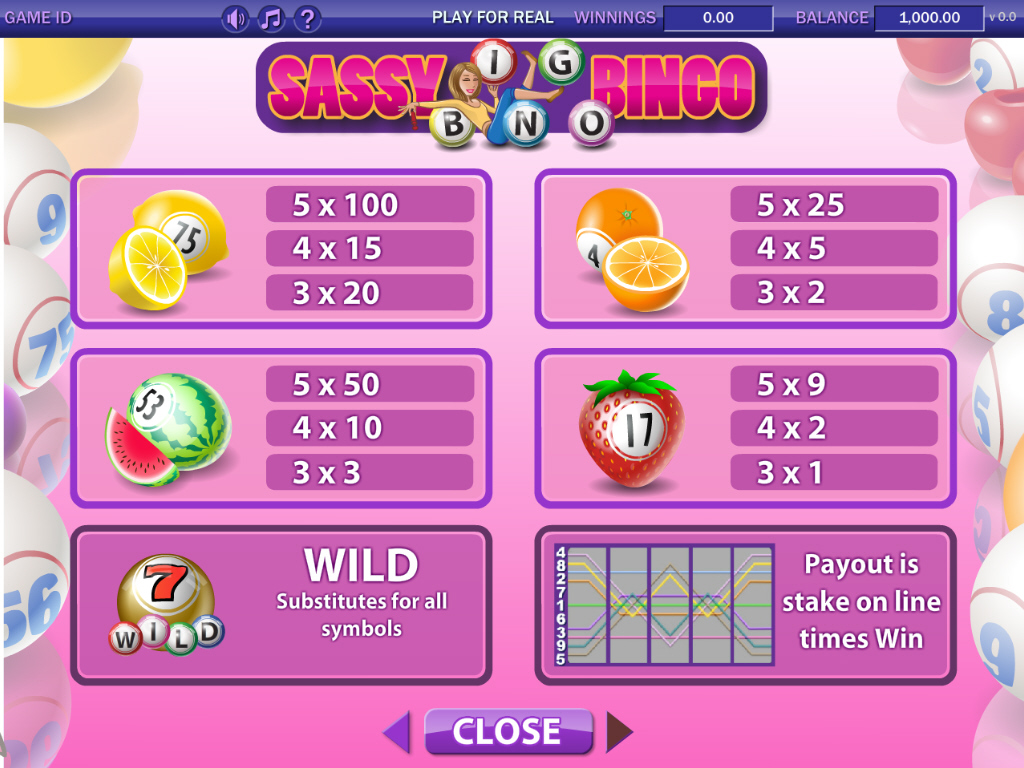Go to the previous paytable page
The width and height of the screenshot is (1024, 768).
click(x=398, y=732)
